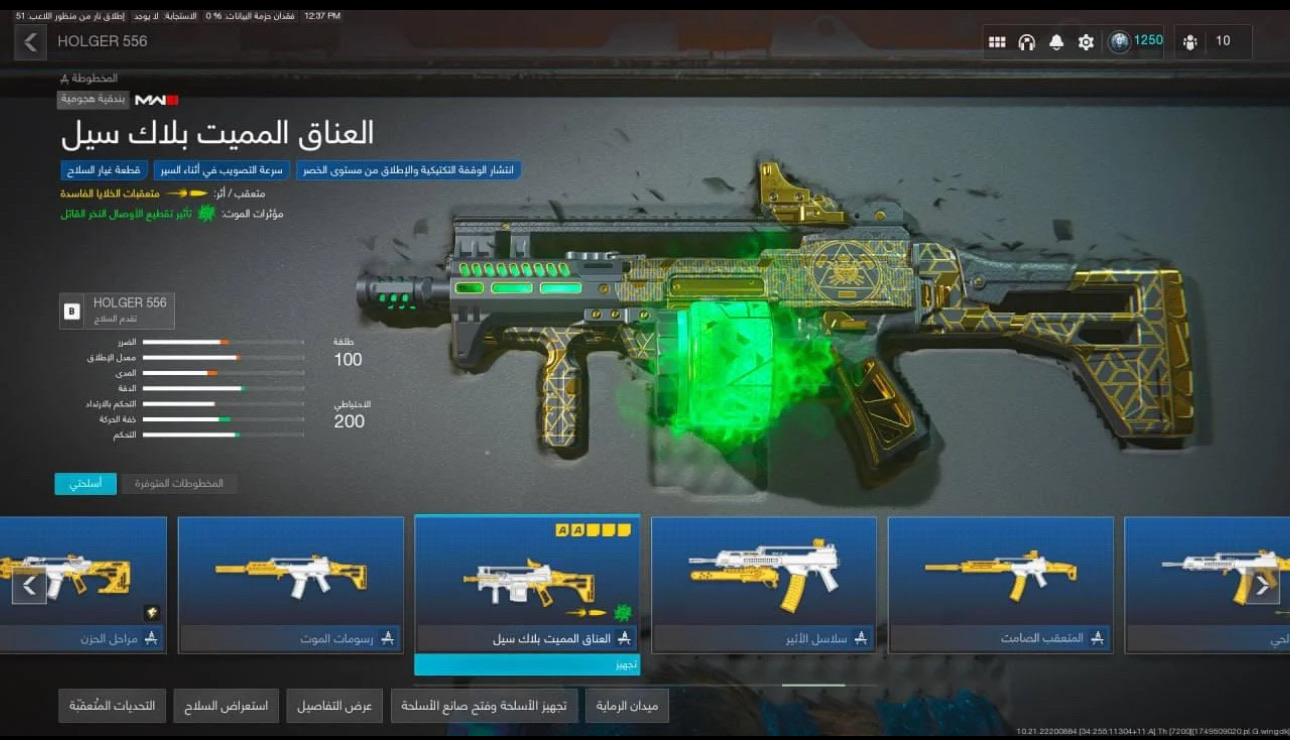This screenshot has height=740, width=1290.
Task: Select the أسلحتي tab
Action: [85, 483]
